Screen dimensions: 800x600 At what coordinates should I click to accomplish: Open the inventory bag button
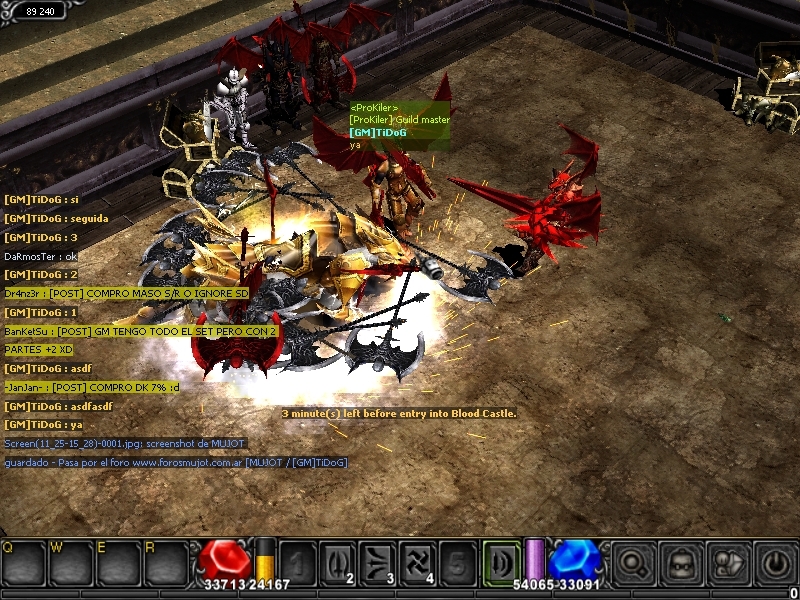pos(680,562)
